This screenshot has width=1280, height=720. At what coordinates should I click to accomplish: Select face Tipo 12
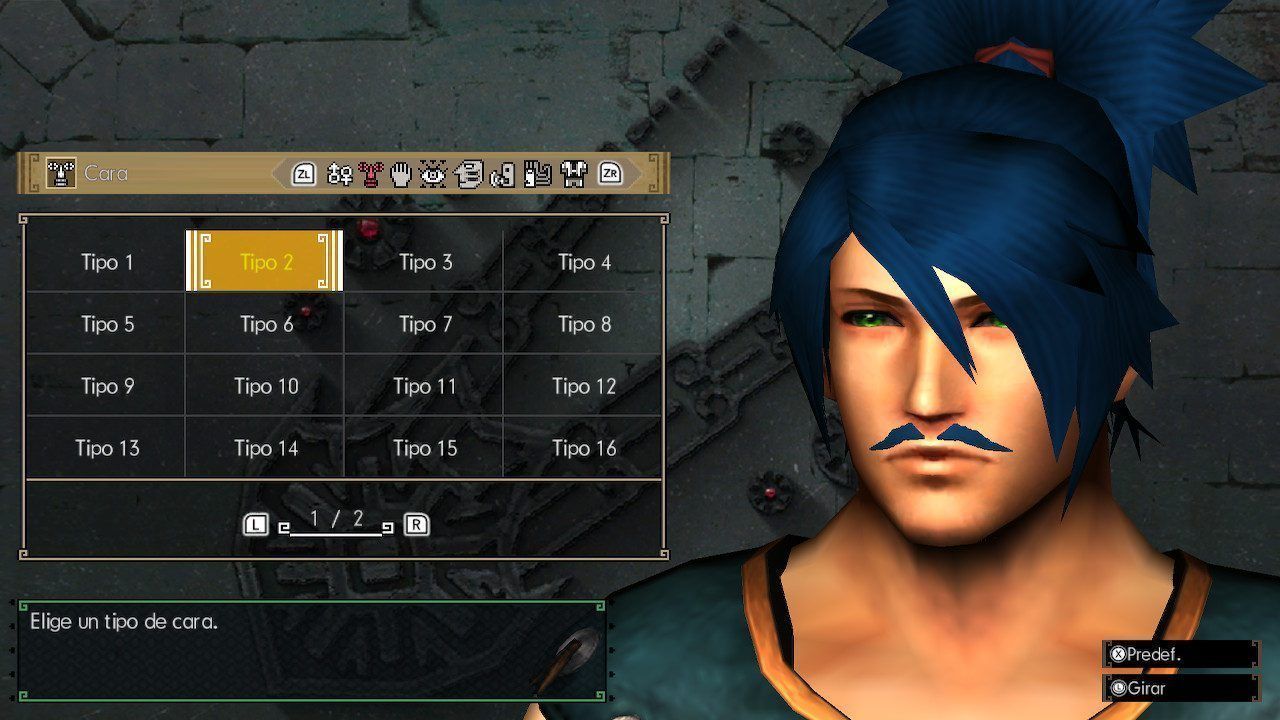click(x=584, y=386)
